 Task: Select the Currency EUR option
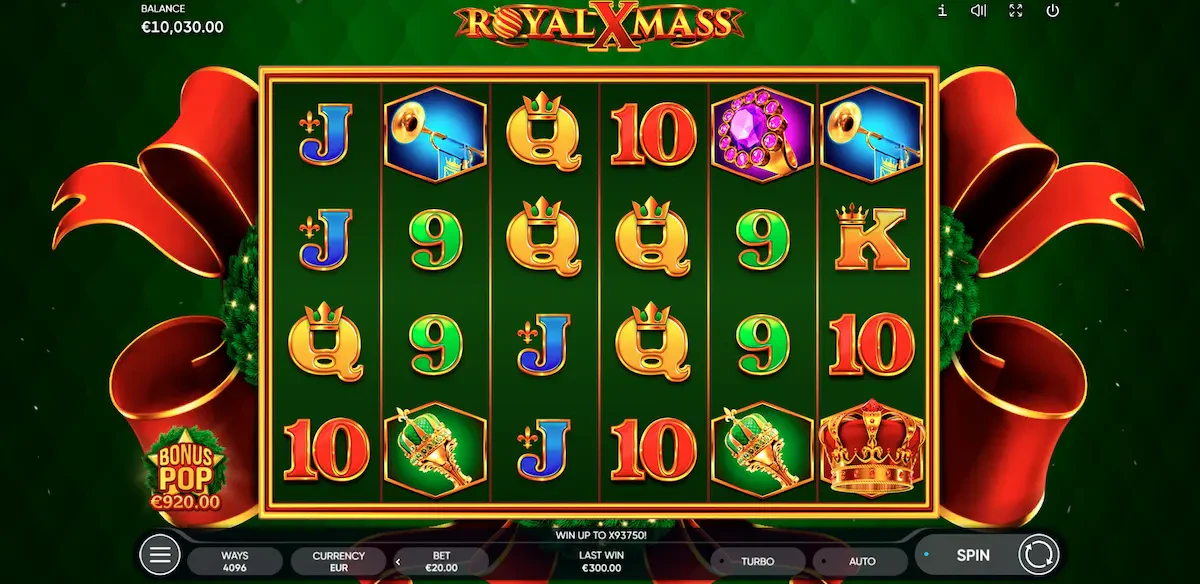click(339, 561)
